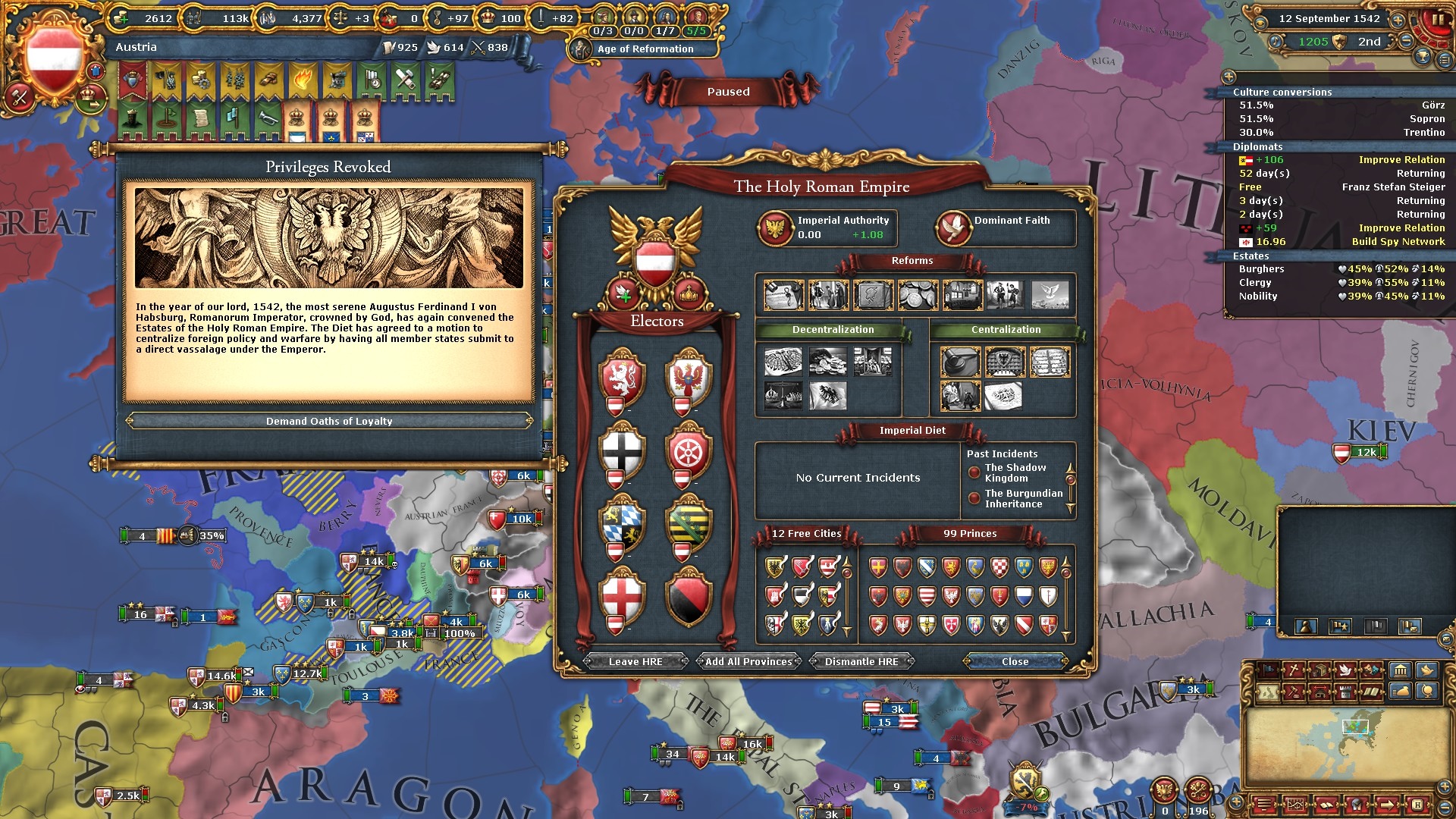
Task: Click the Leave HRE button
Action: [x=635, y=661]
